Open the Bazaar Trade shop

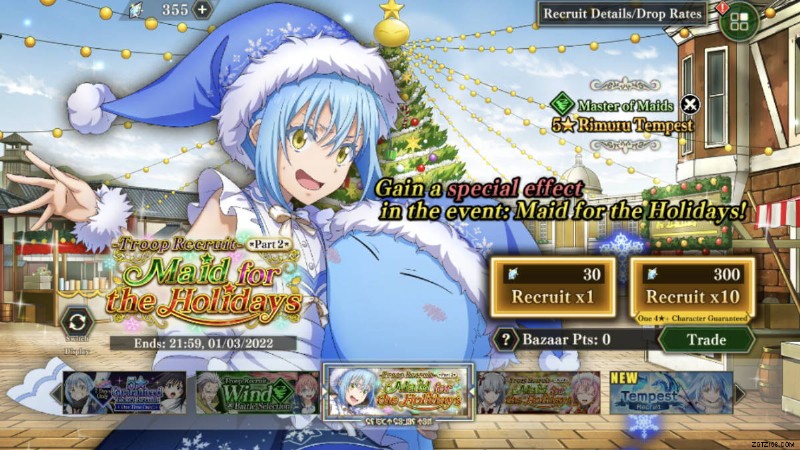pyautogui.click(x=705, y=339)
